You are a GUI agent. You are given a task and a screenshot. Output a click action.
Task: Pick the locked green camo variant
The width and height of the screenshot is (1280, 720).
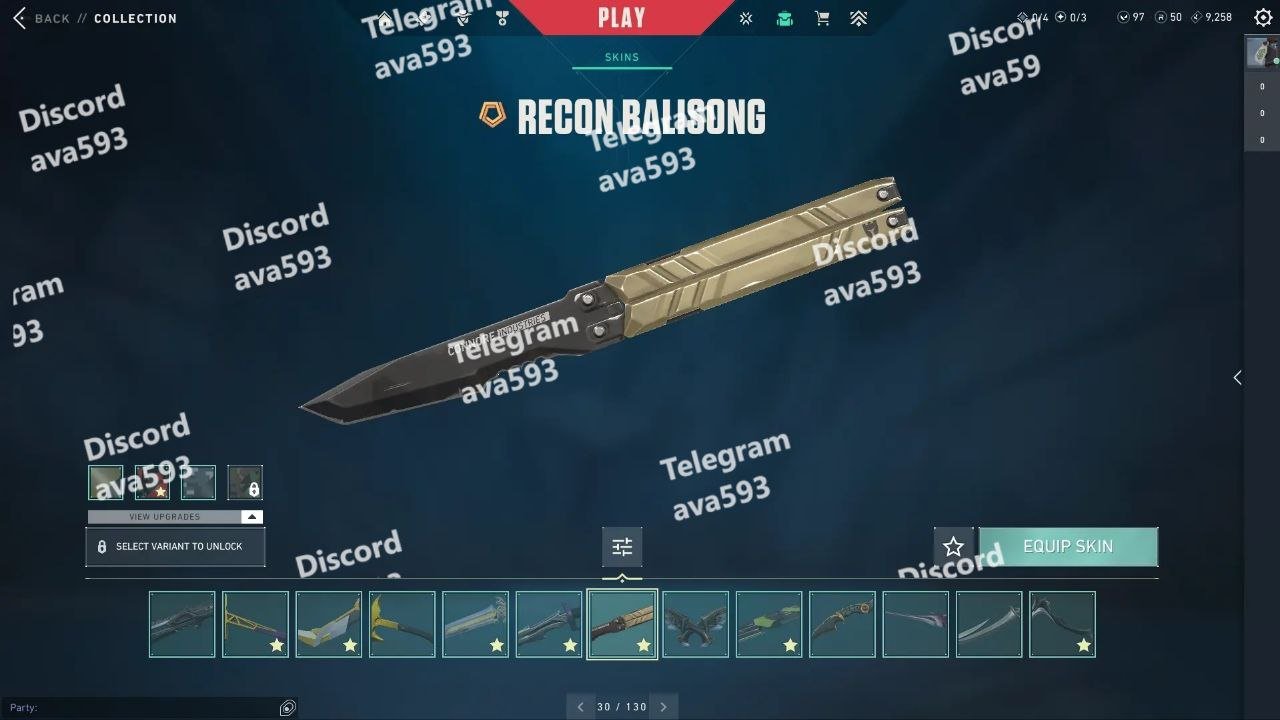(245, 482)
